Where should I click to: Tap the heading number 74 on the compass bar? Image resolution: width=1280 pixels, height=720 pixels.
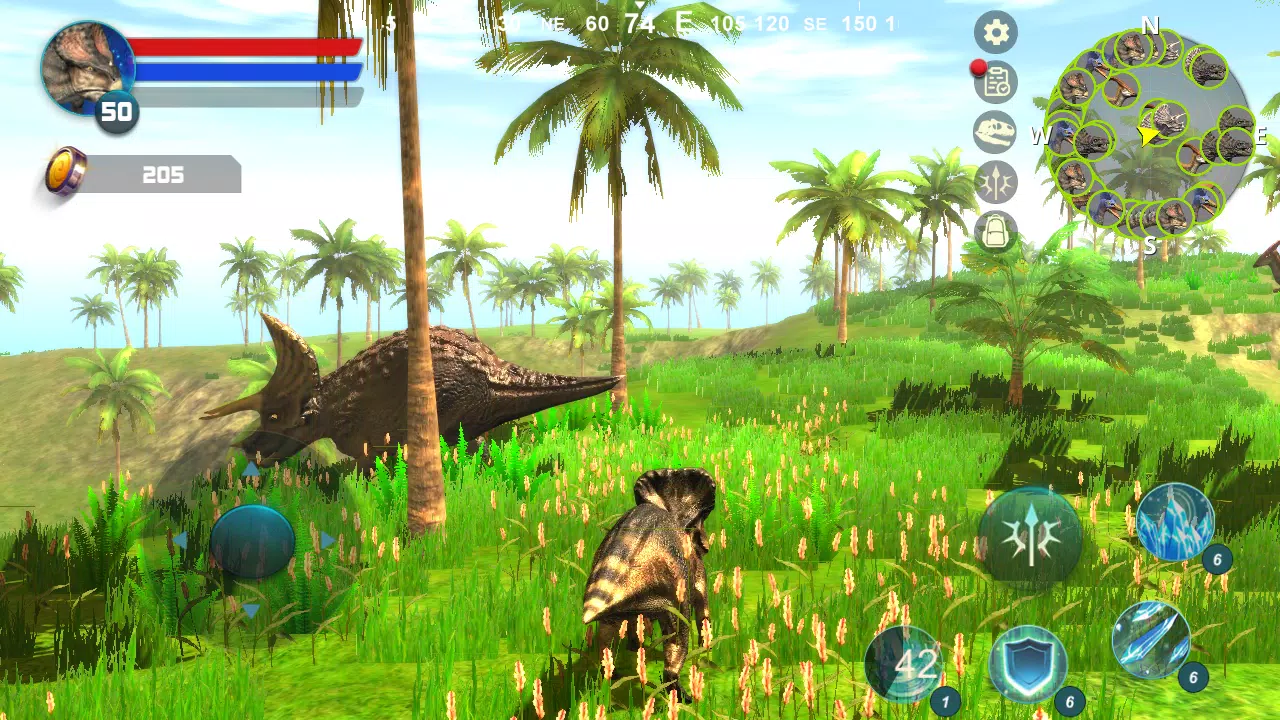click(x=640, y=21)
